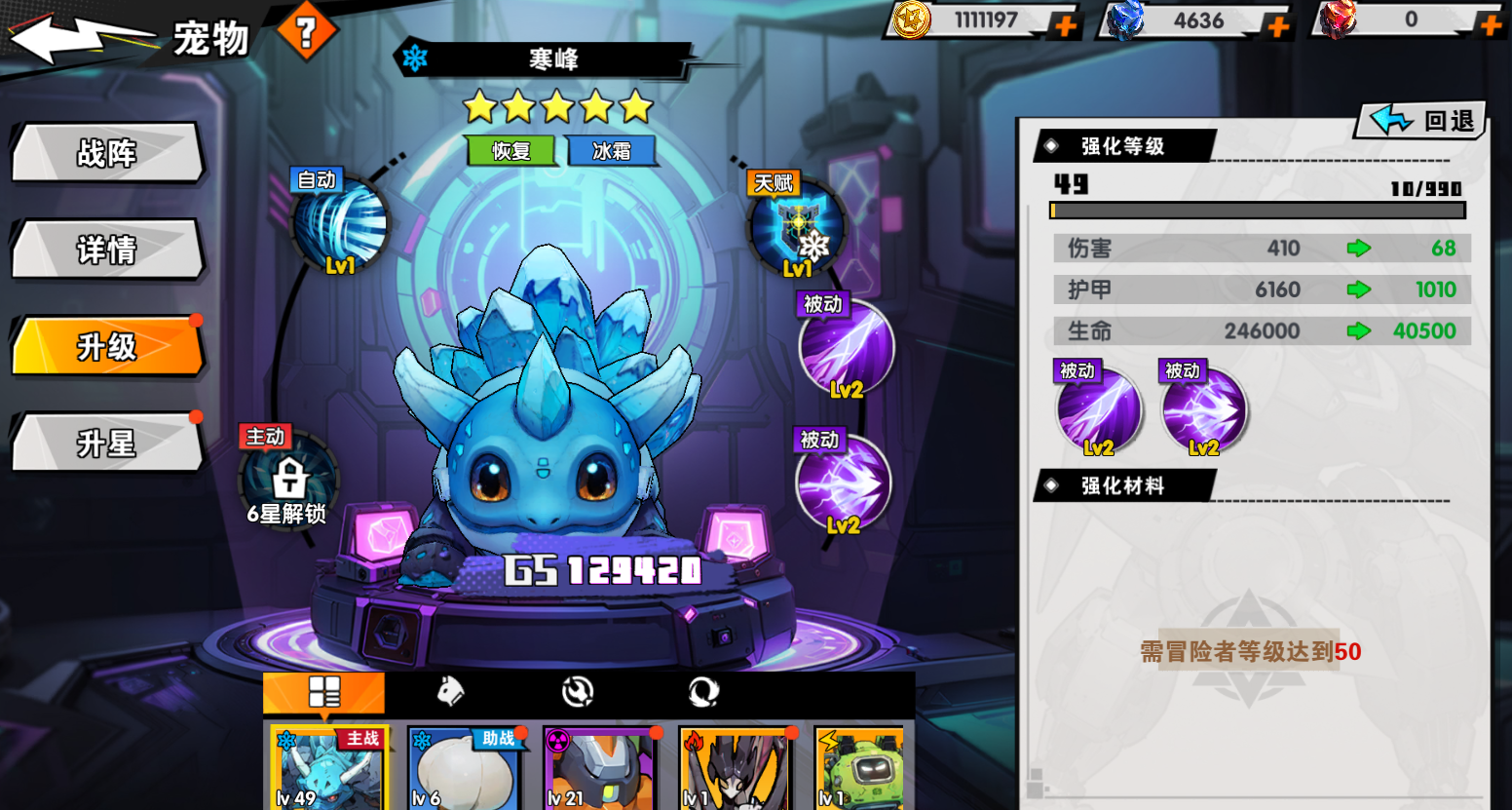Switch to the 战阵 tab
1512x810 pixels.
(107, 153)
